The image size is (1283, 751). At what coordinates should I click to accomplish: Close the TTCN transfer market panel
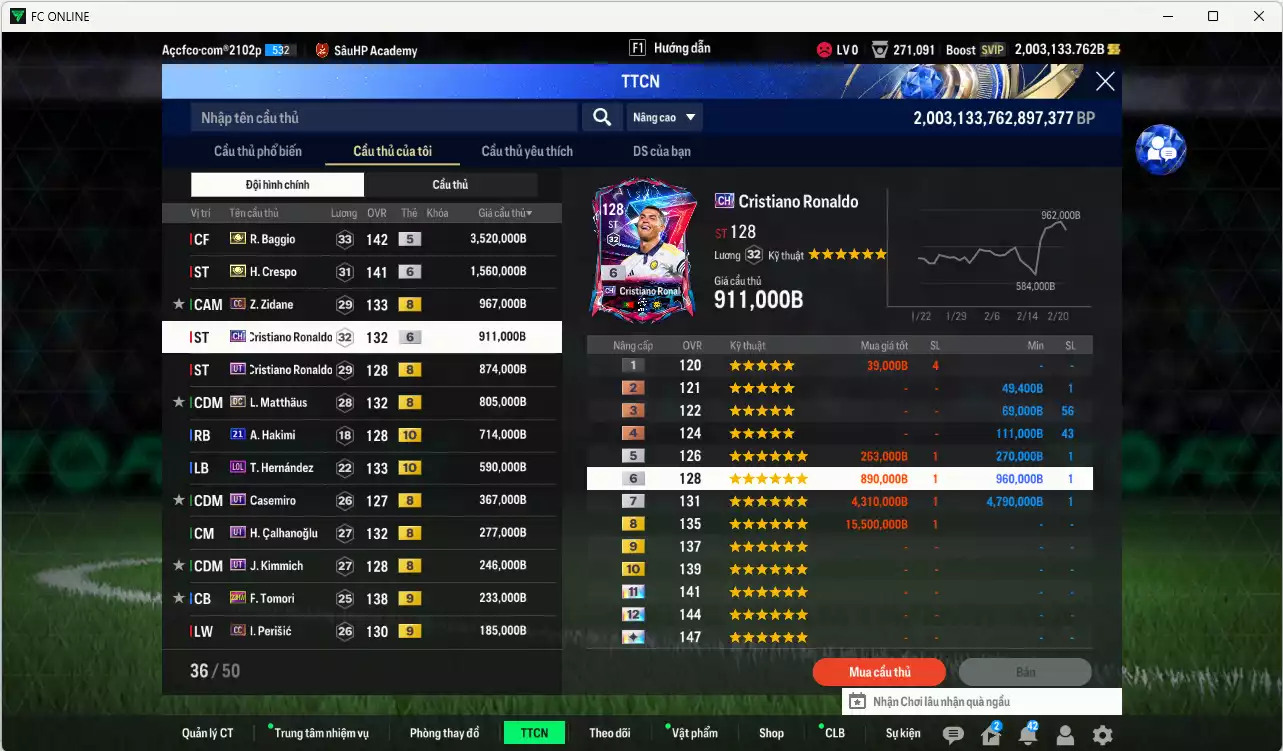coord(1105,82)
